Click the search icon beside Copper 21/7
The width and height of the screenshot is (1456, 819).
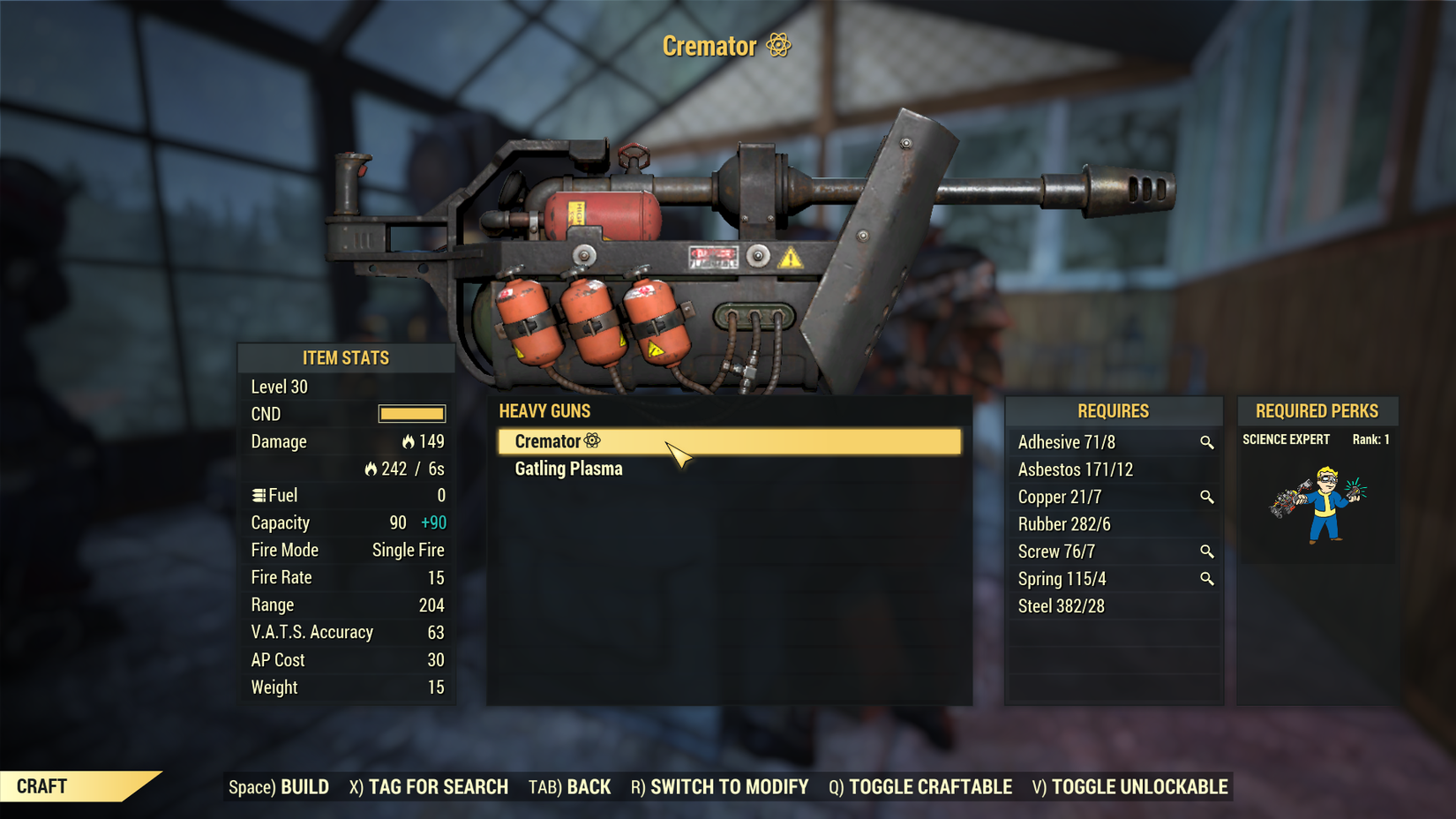(1208, 497)
